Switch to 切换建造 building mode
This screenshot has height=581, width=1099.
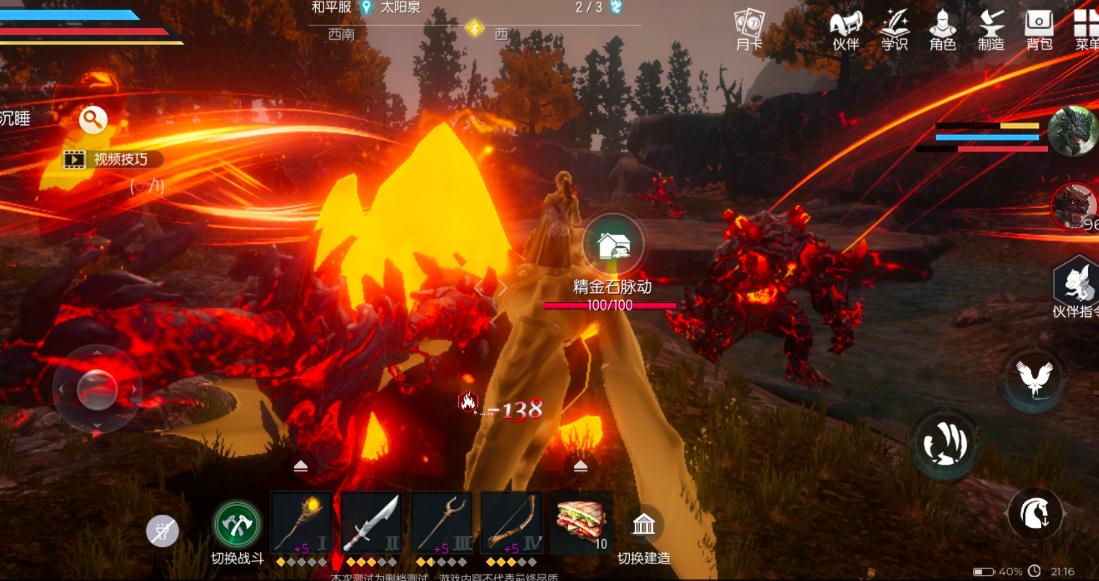coord(644,524)
